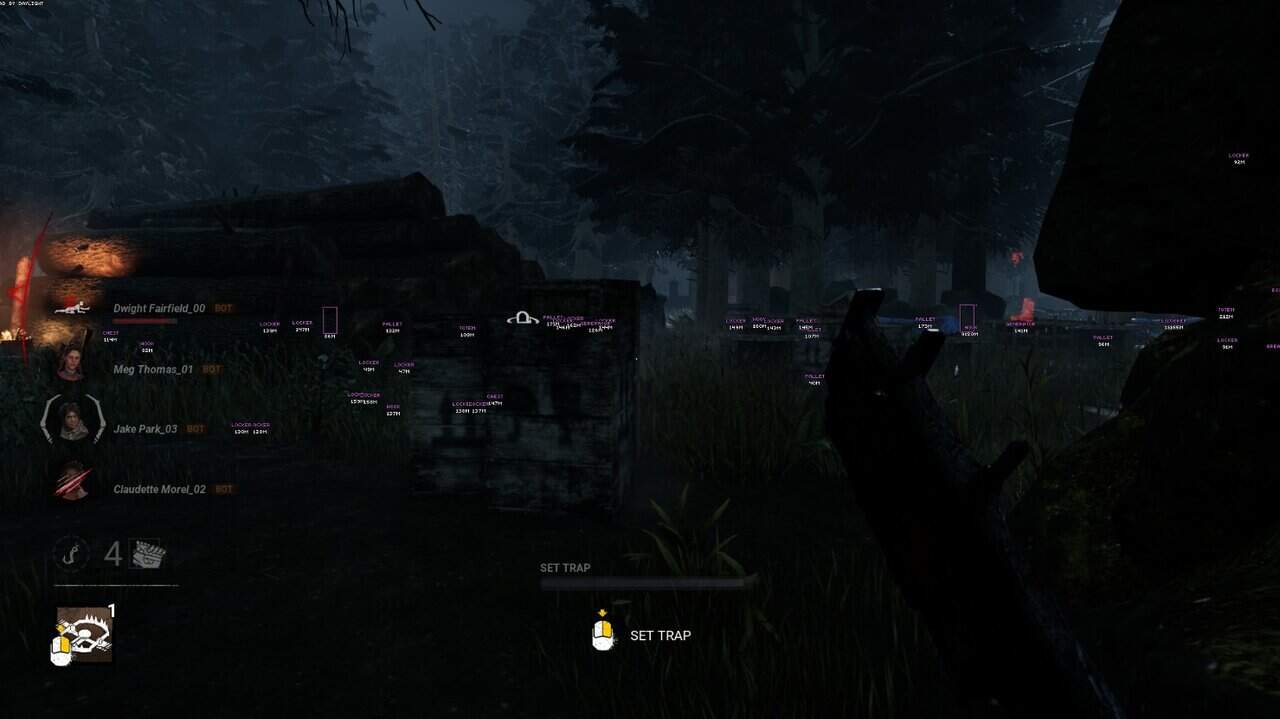This screenshot has height=719, width=1280.
Task: Select Dwight Fairfield_00 in the survivor list
Action: tap(158, 308)
